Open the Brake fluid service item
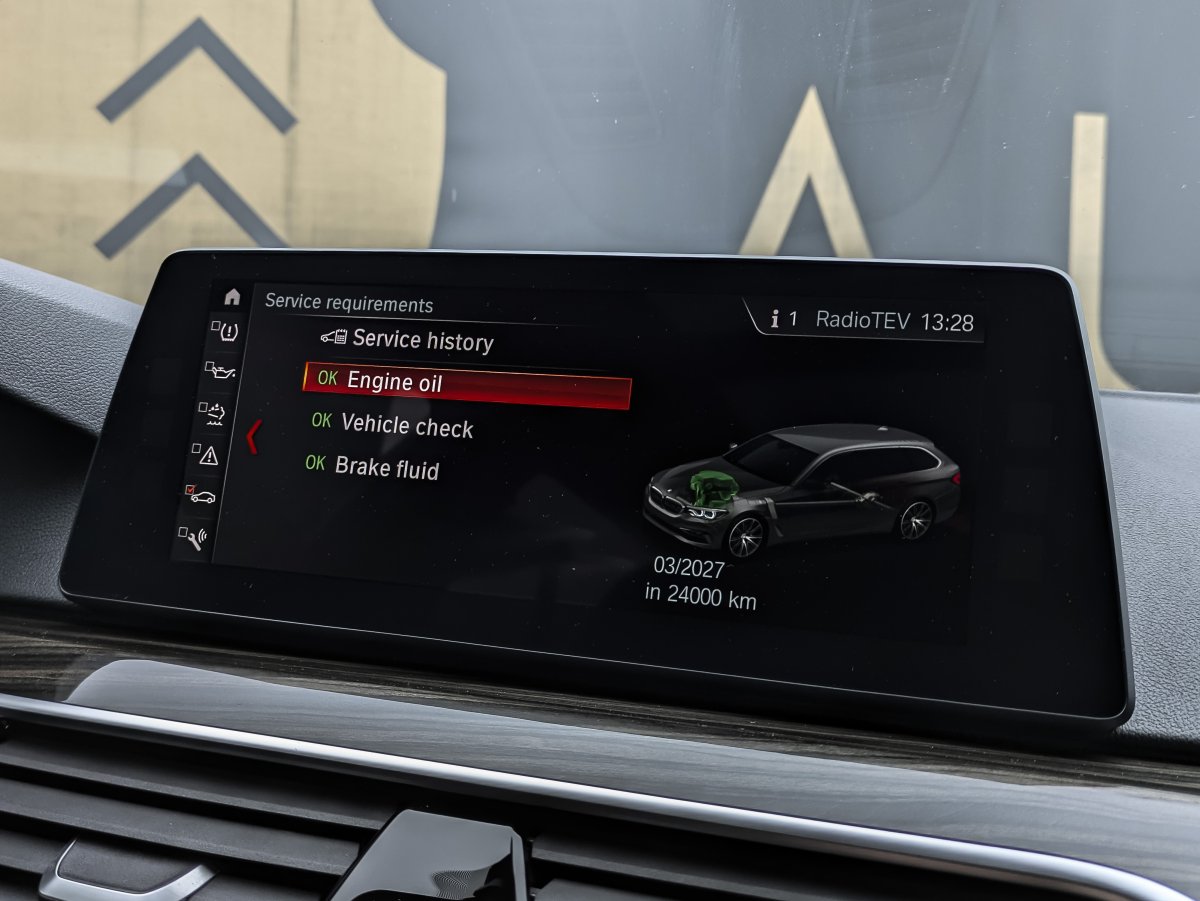Viewport: 1200px width, 901px height. 386,467
